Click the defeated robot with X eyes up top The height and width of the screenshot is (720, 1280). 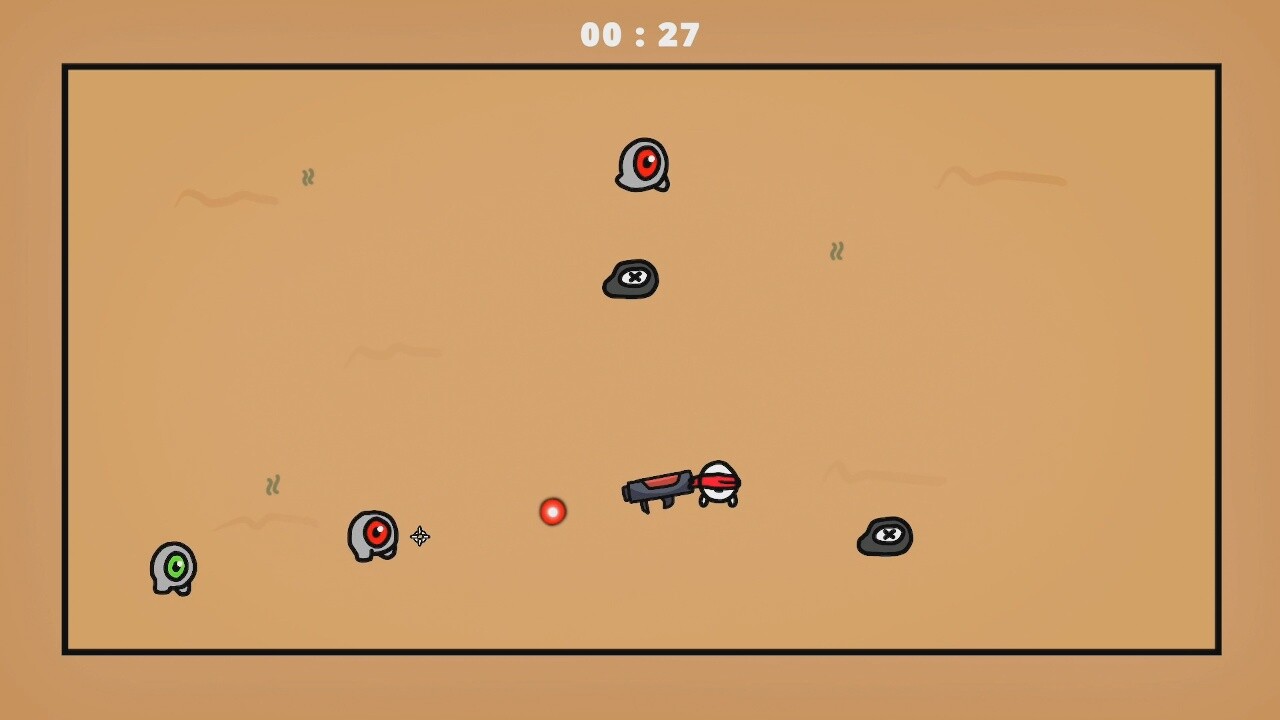630,278
